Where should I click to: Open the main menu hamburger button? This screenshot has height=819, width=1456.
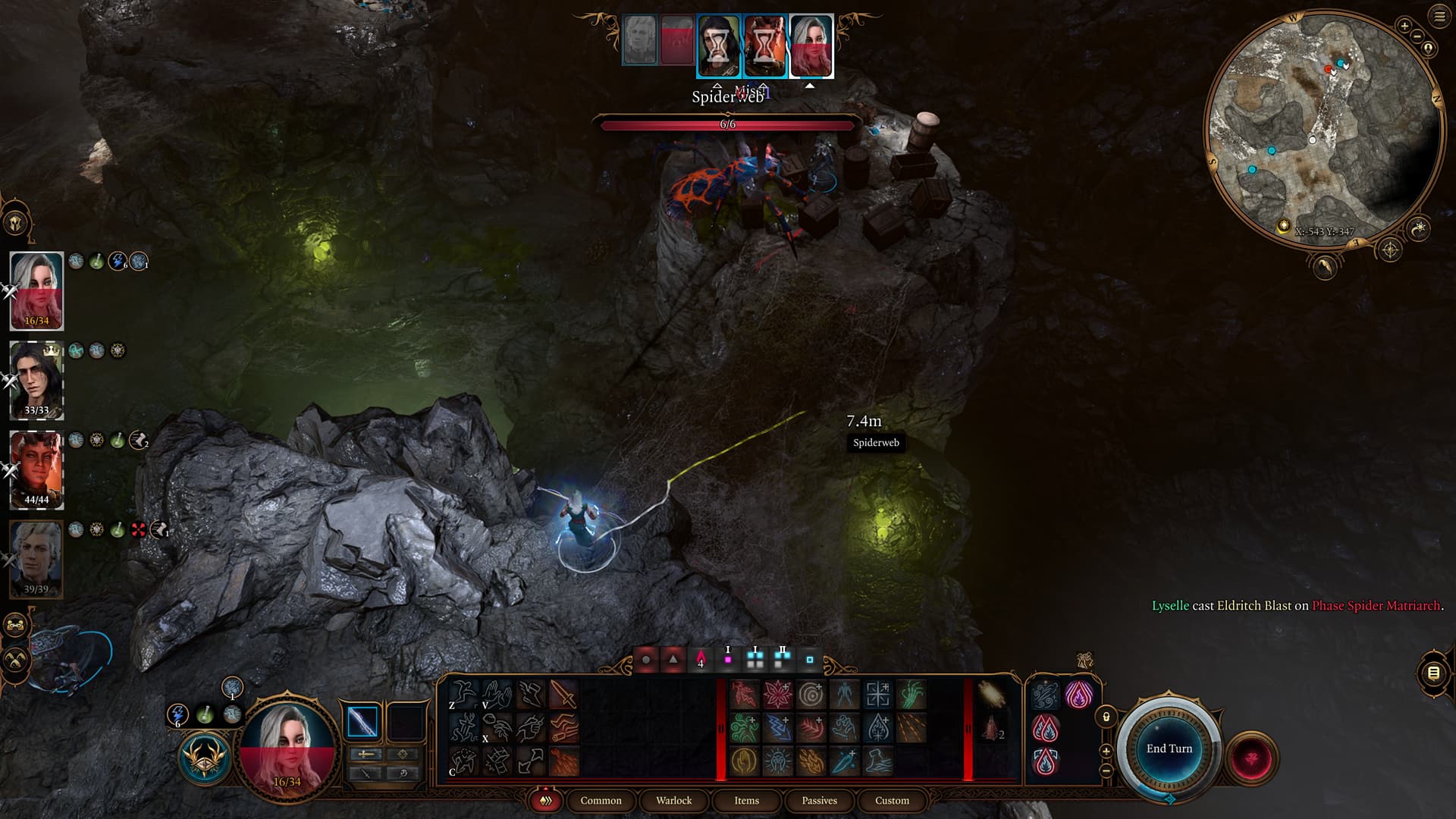click(x=1439, y=17)
